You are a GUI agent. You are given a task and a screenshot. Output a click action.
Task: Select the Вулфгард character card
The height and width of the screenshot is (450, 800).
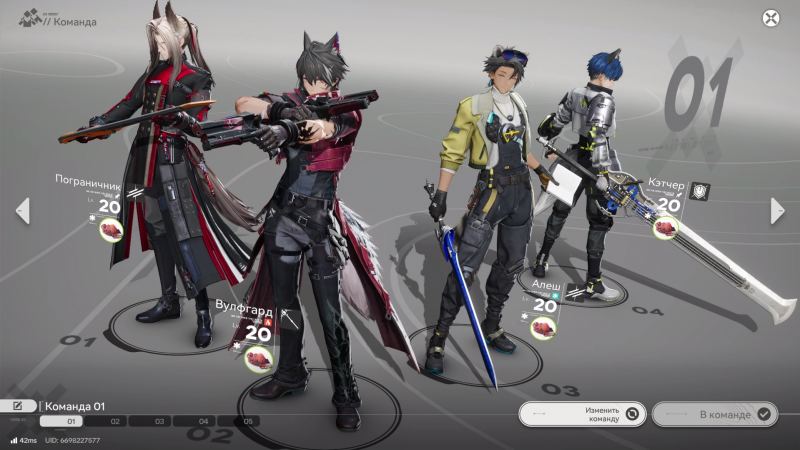point(250,322)
